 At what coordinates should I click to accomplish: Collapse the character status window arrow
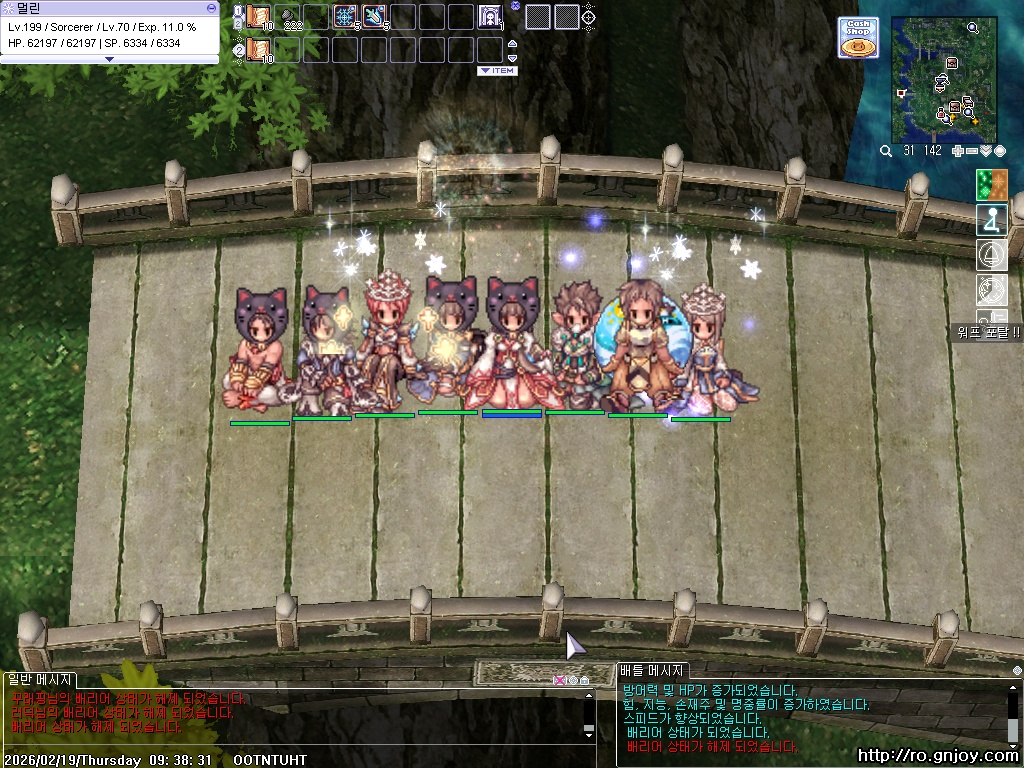pos(110,59)
